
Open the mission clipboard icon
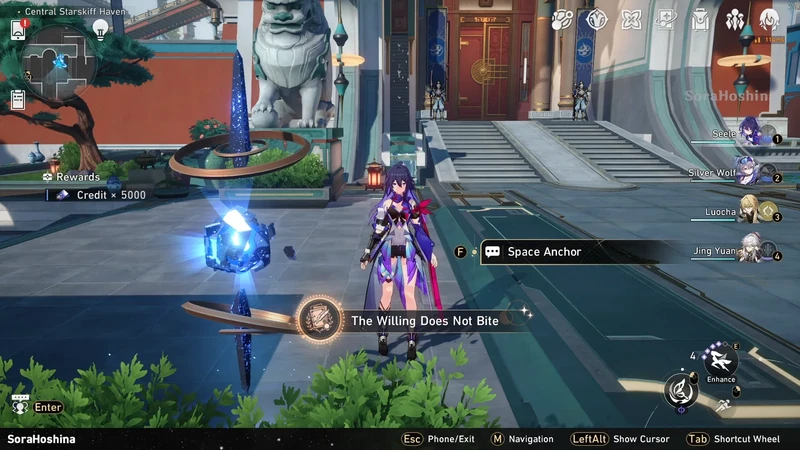pyautogui.click(x=18, y=99)
